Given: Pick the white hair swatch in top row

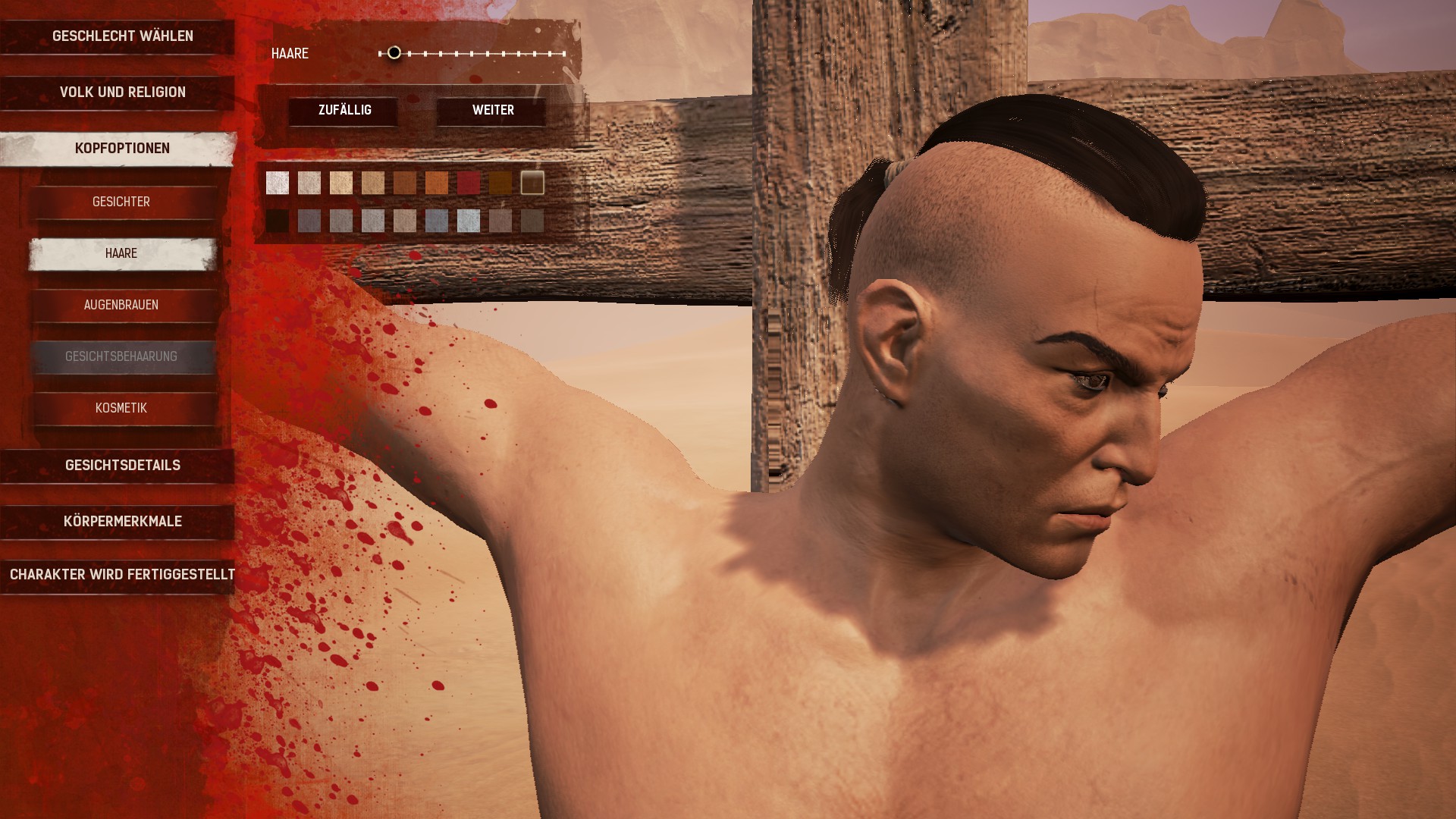Looking at the screenshot, I should pyautogui.click(x=278, y=183).
